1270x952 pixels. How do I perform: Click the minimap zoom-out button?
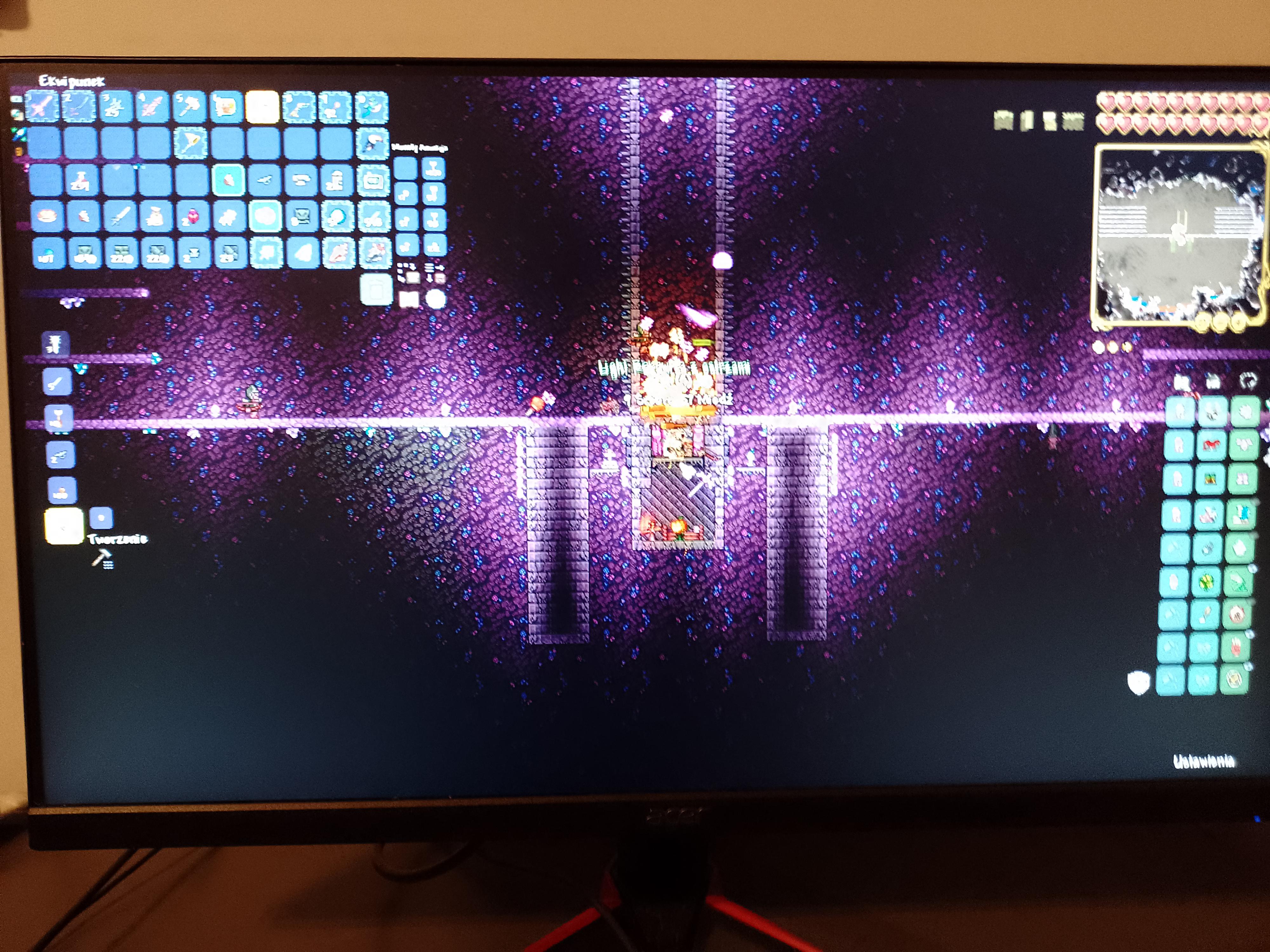click(1221, 321)
